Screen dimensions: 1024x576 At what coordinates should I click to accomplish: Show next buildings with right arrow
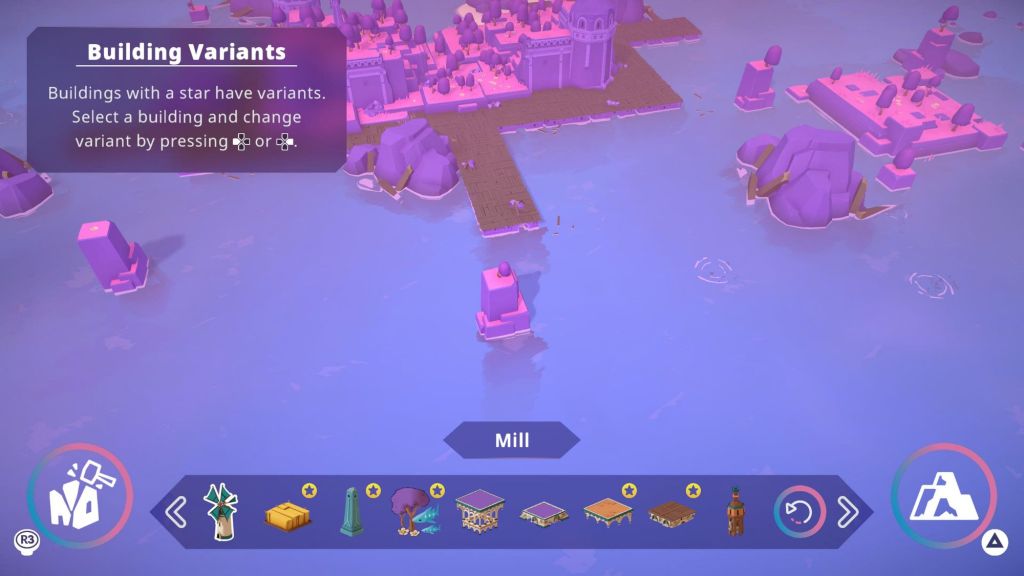(x=848, y=513)
